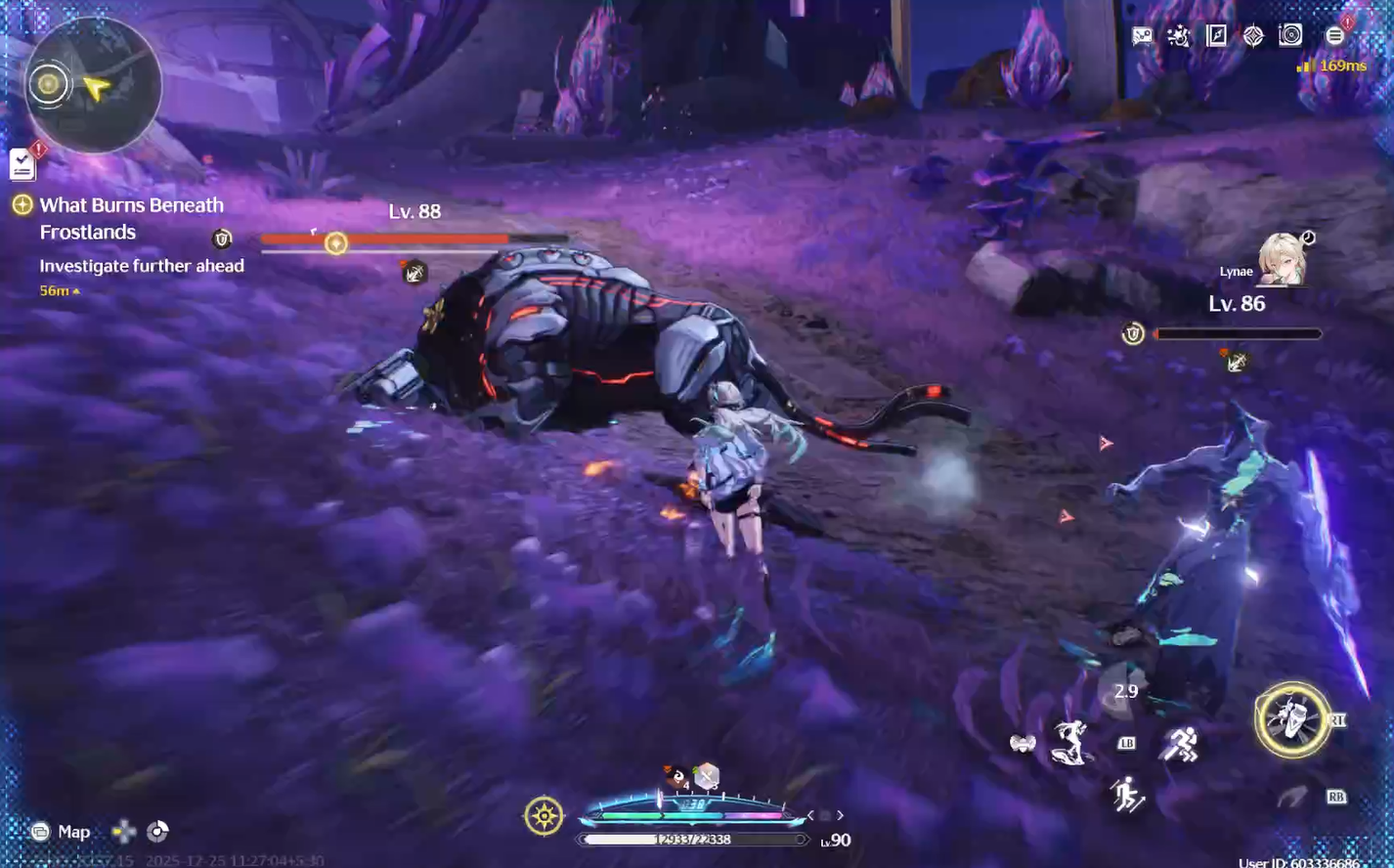Open the circular minimap
Viewport: 1394px width, 868px height.
93,85
